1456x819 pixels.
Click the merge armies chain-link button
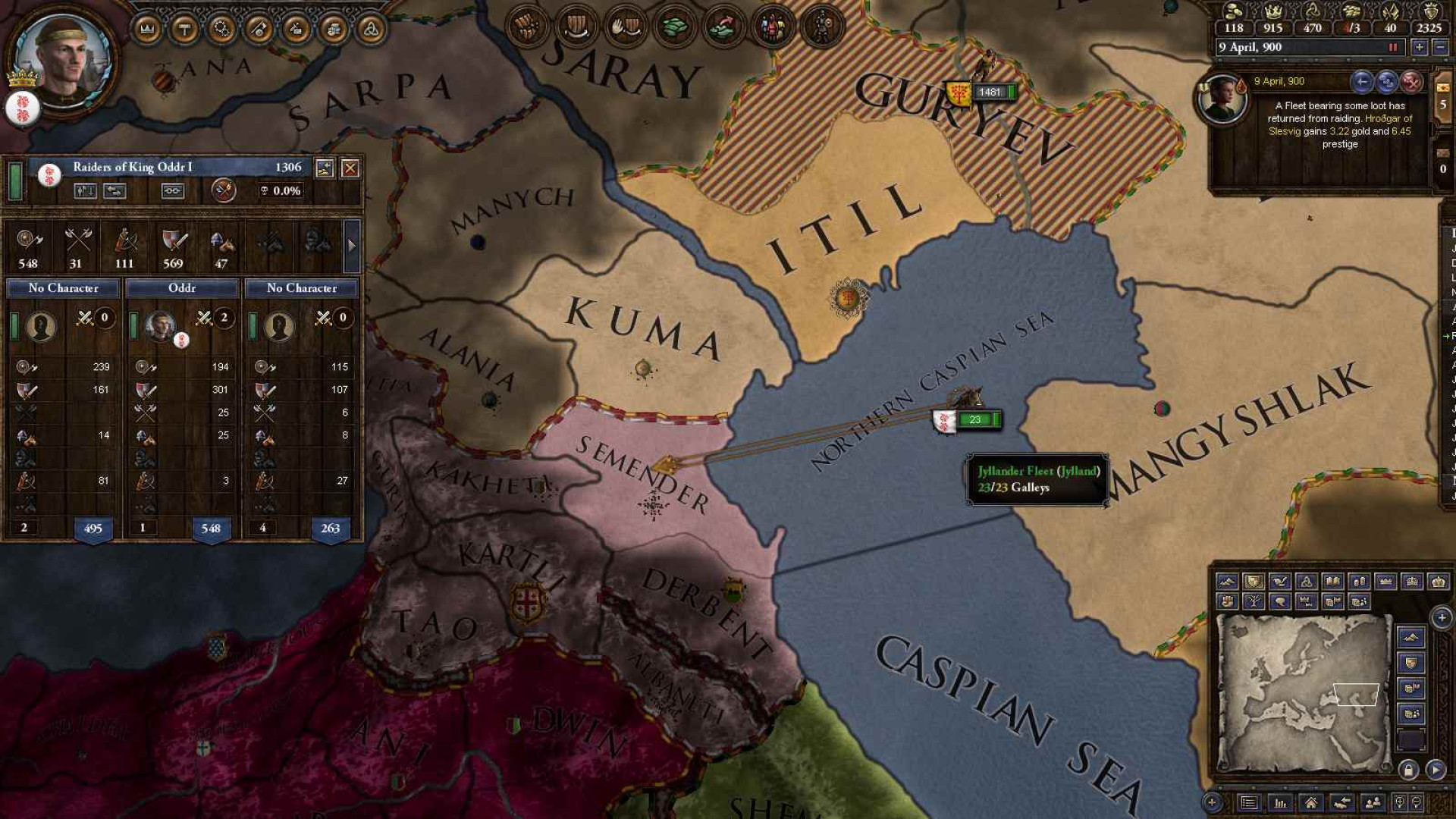[173, 191]
